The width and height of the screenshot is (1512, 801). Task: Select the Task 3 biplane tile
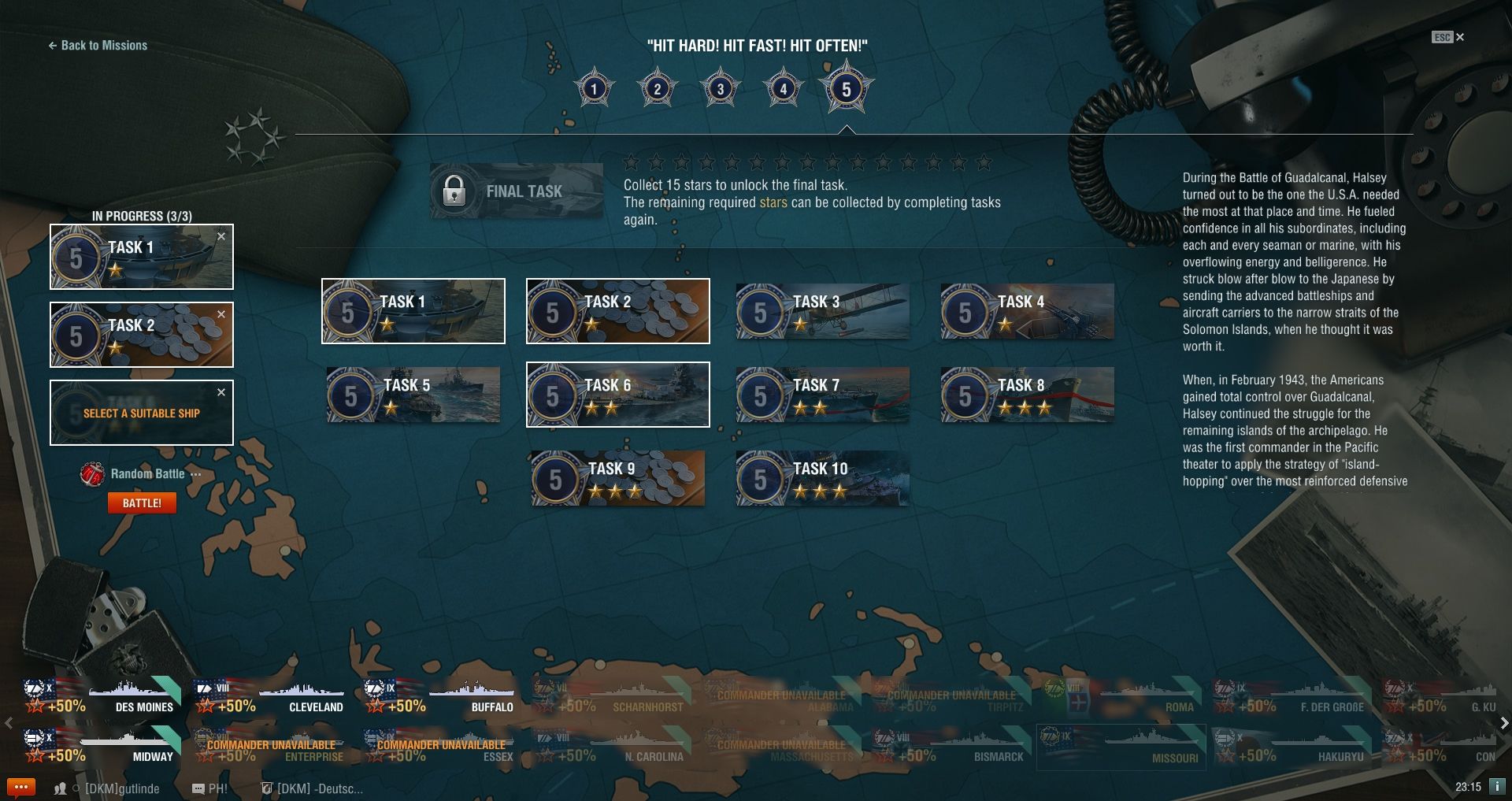[x=822, y=312]
